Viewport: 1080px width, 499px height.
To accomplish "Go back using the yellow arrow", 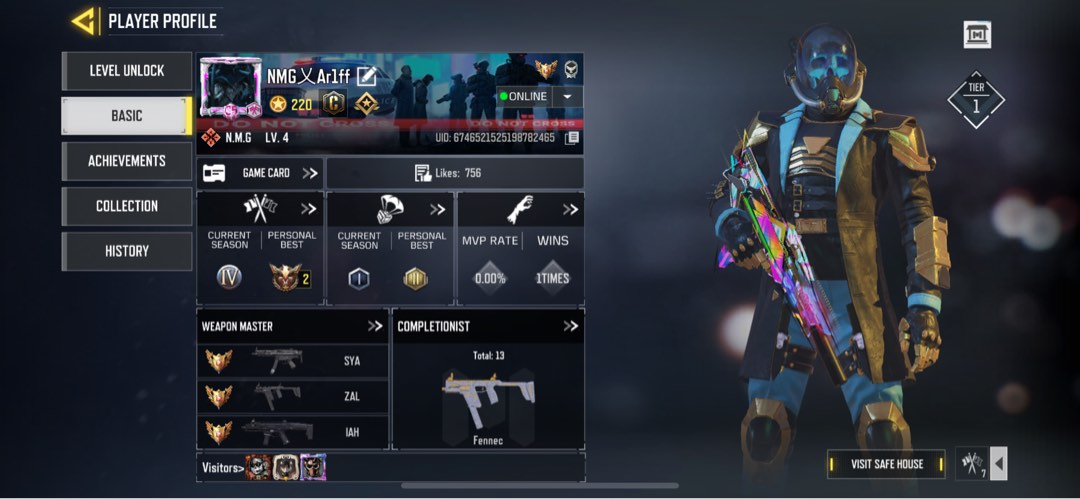I will tap(84, 20).
